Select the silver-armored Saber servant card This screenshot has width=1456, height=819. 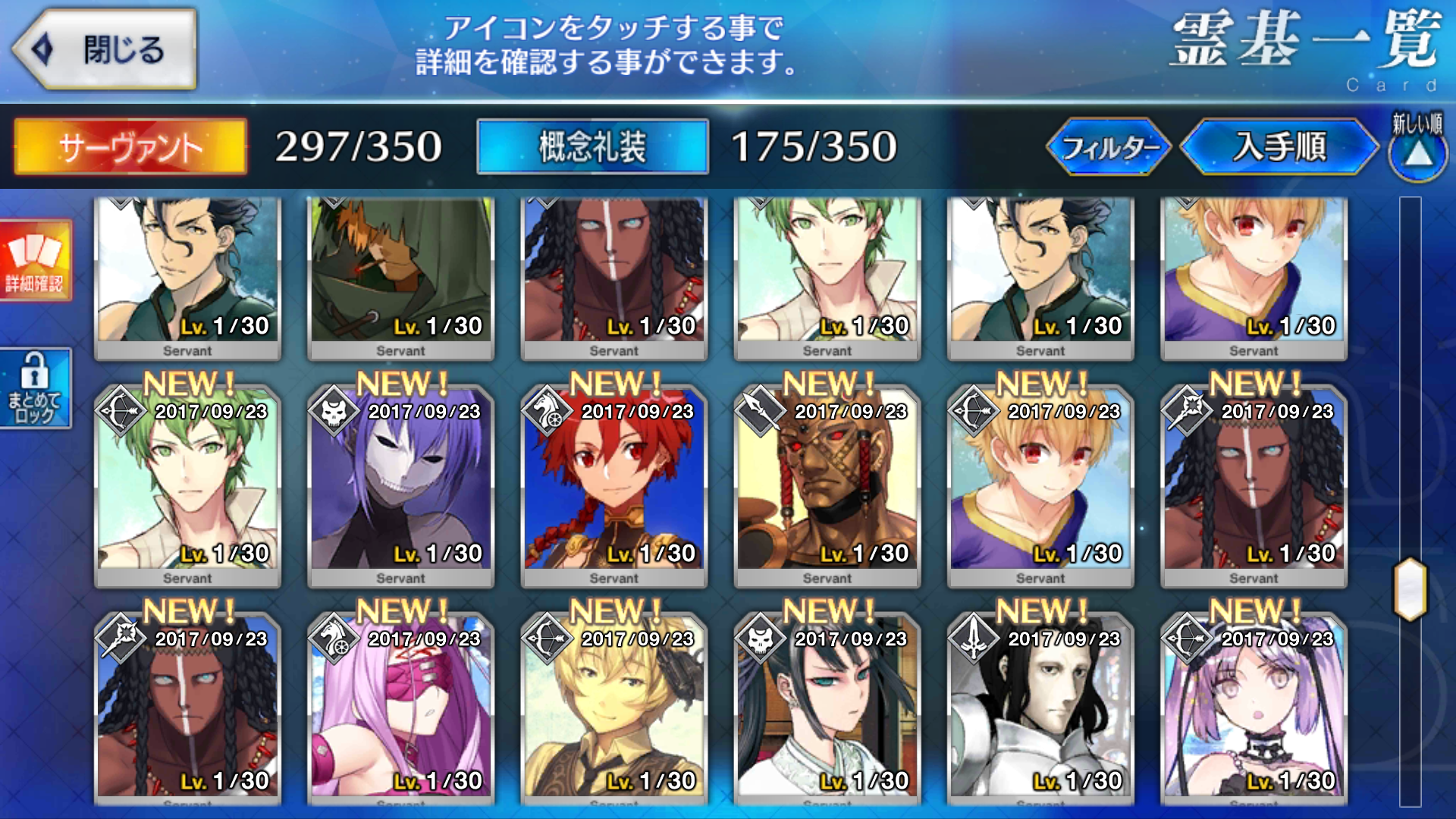tap(1040, 709)
